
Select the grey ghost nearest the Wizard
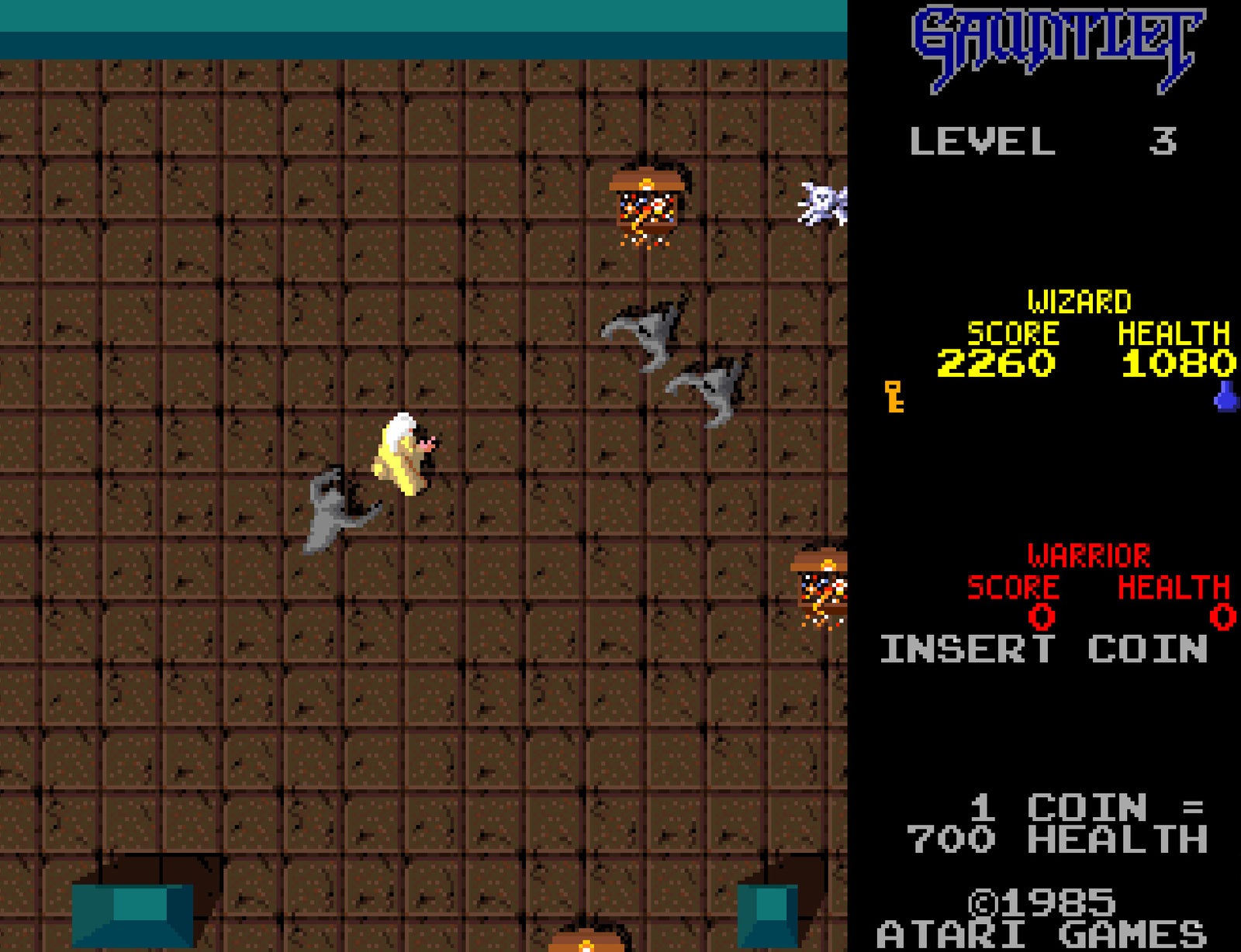pyautogui.click(x=334, y=508)
